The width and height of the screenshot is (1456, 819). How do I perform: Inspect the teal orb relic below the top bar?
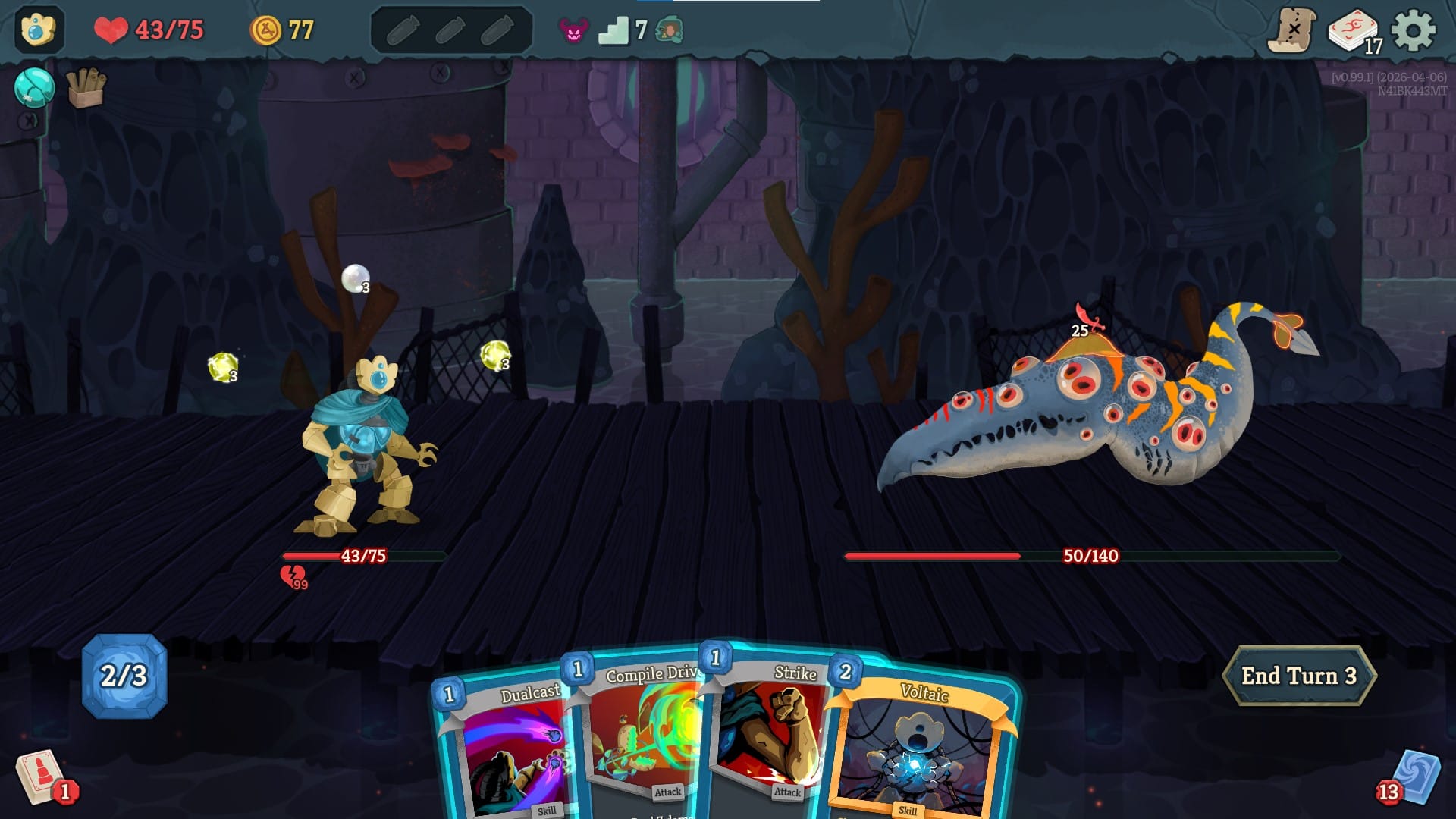33,89
